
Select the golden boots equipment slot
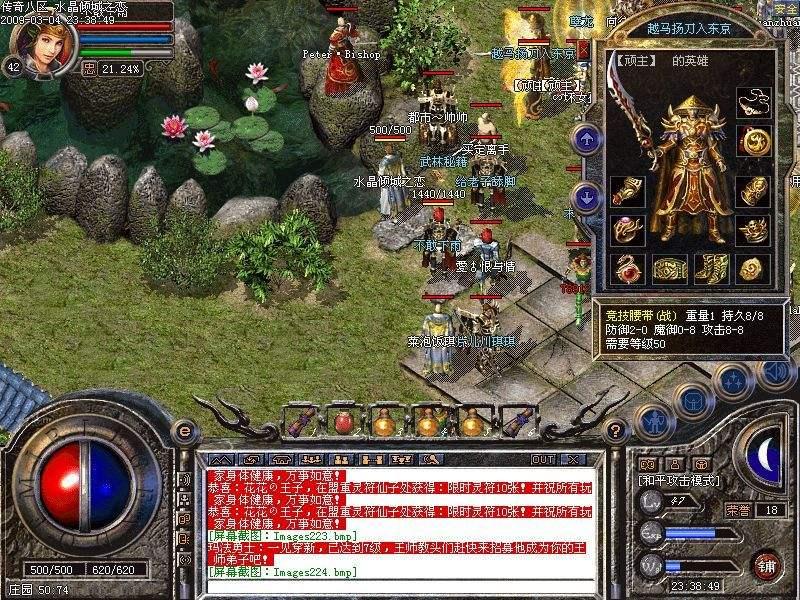[x=710, y=268]
